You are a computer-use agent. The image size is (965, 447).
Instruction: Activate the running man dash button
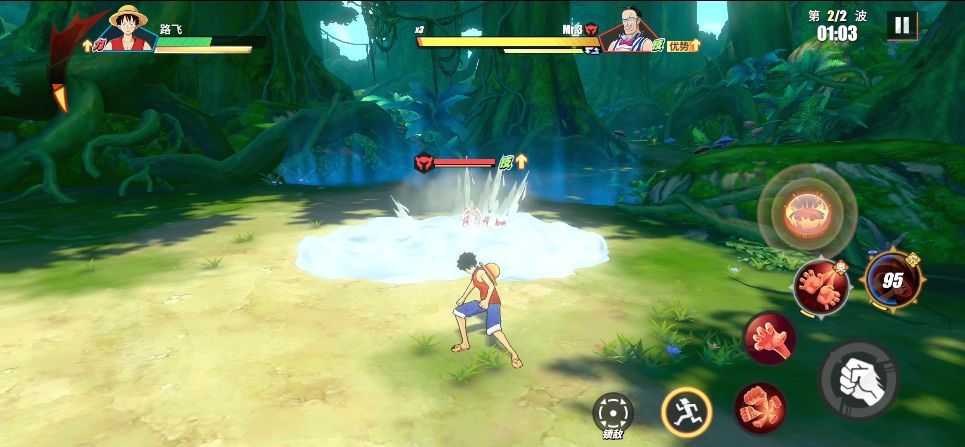pos(686,410)
